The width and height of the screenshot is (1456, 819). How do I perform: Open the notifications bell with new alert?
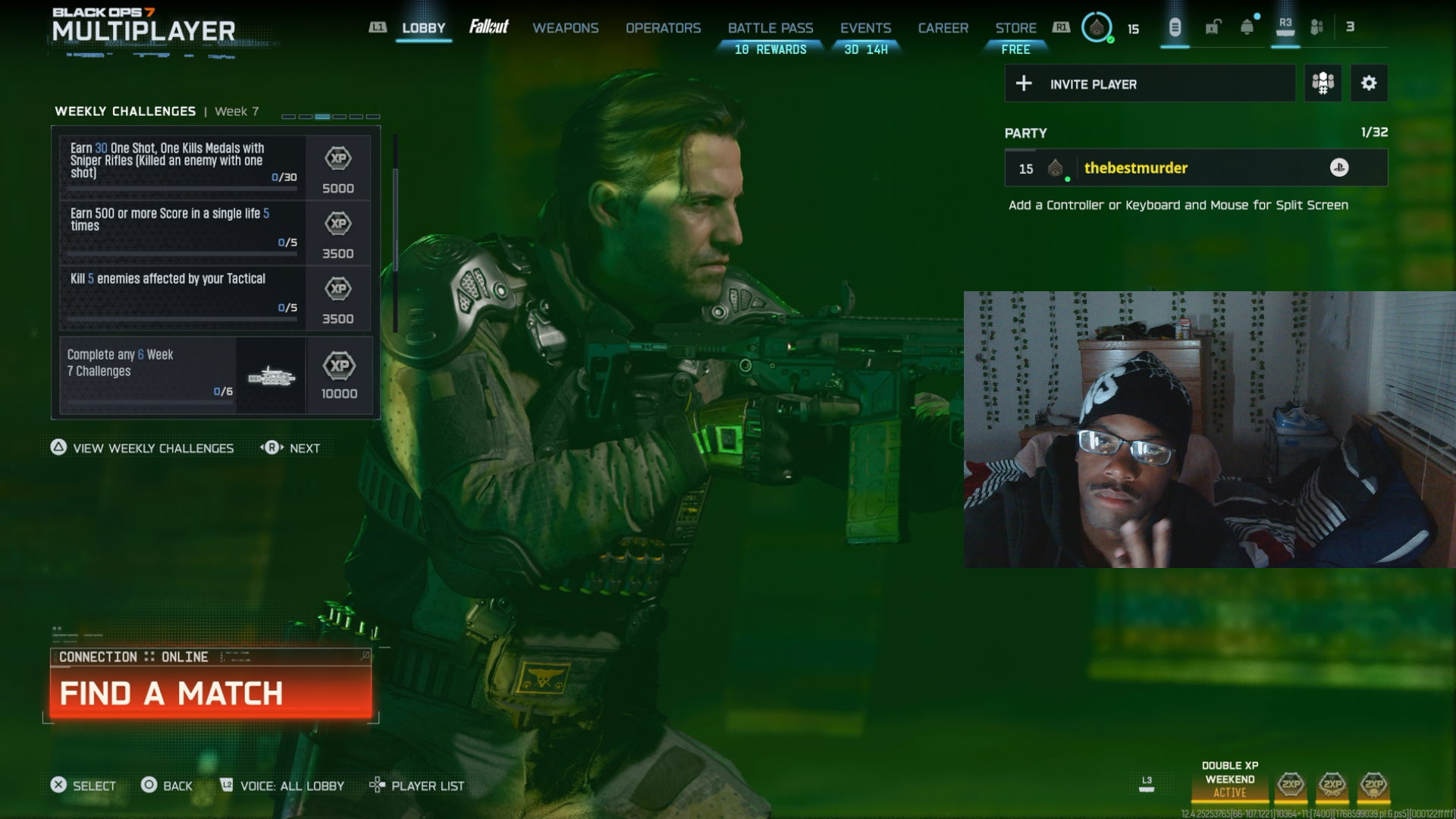click(1247, 27)
